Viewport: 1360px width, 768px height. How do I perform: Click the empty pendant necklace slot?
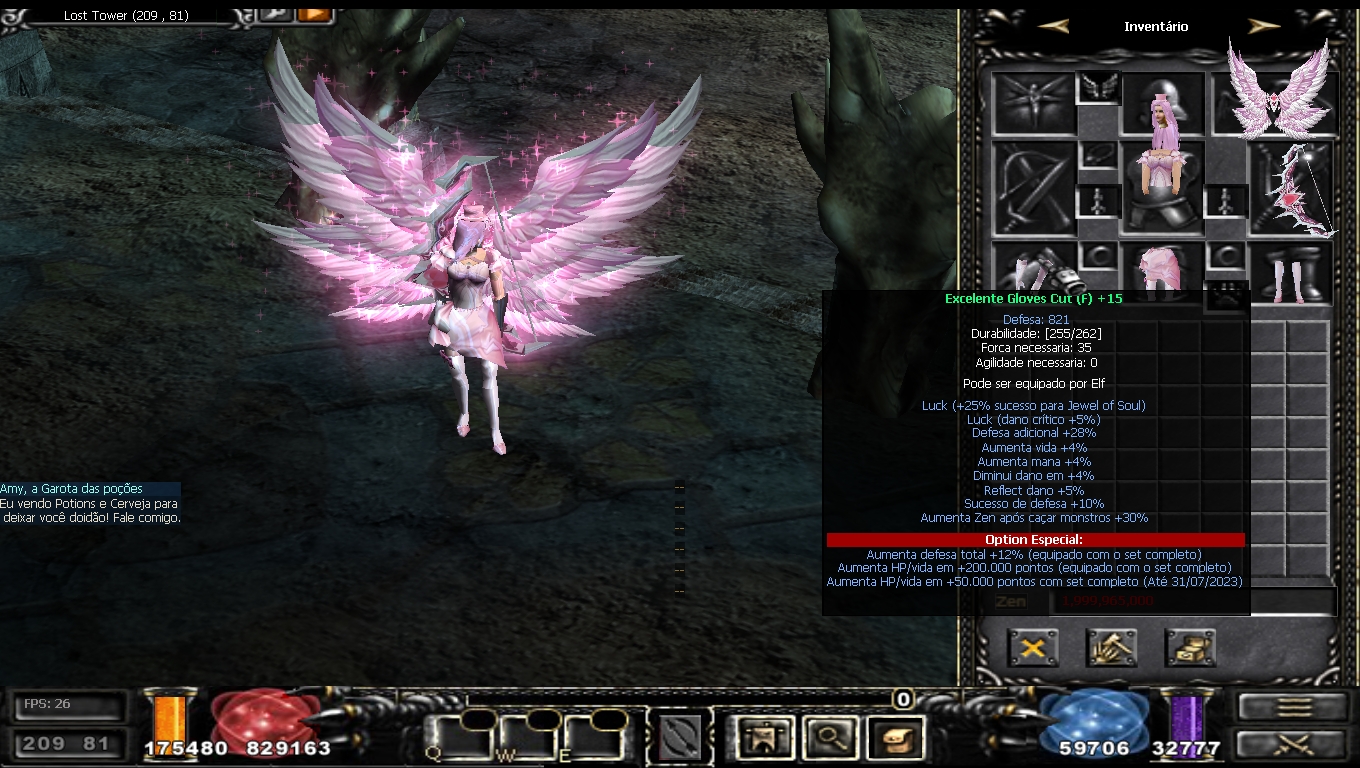[x=1098, y=155]
